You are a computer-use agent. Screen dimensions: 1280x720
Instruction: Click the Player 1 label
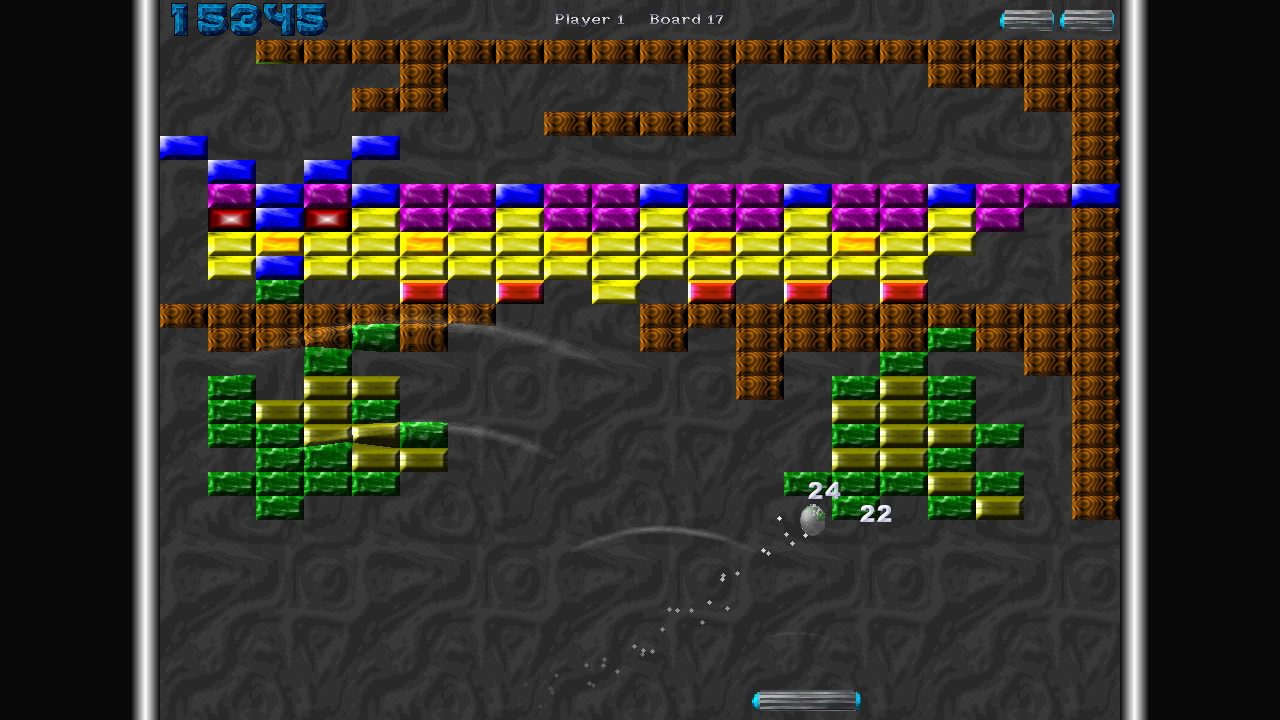coord(588,19)
